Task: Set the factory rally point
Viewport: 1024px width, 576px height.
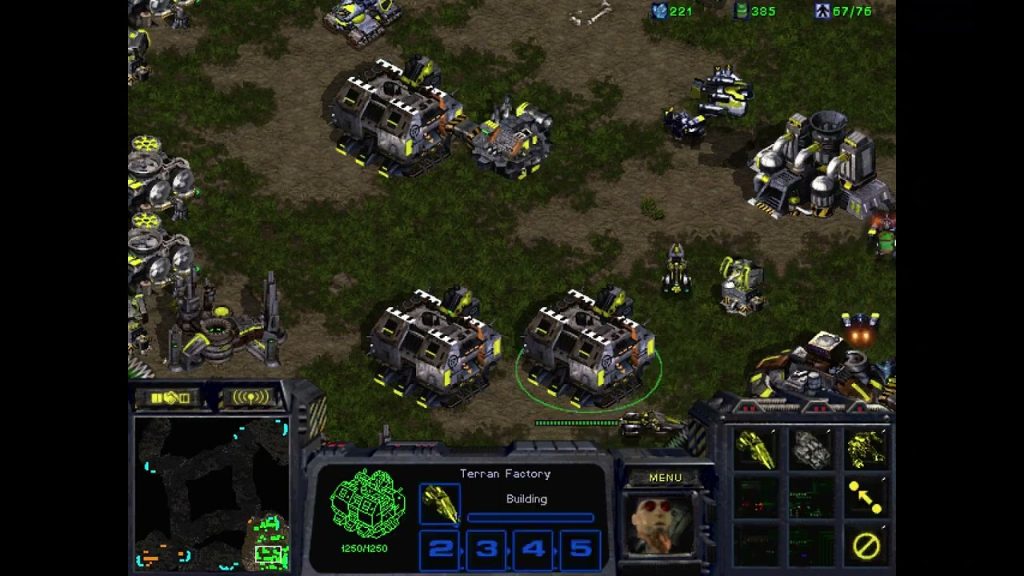Action: click(865, 497)
